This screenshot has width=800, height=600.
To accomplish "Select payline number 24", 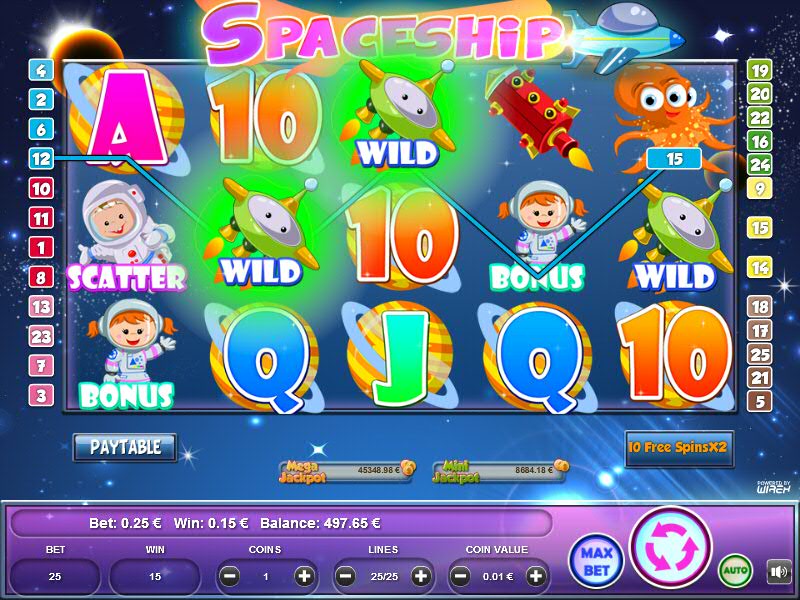I will click(760, 164).
